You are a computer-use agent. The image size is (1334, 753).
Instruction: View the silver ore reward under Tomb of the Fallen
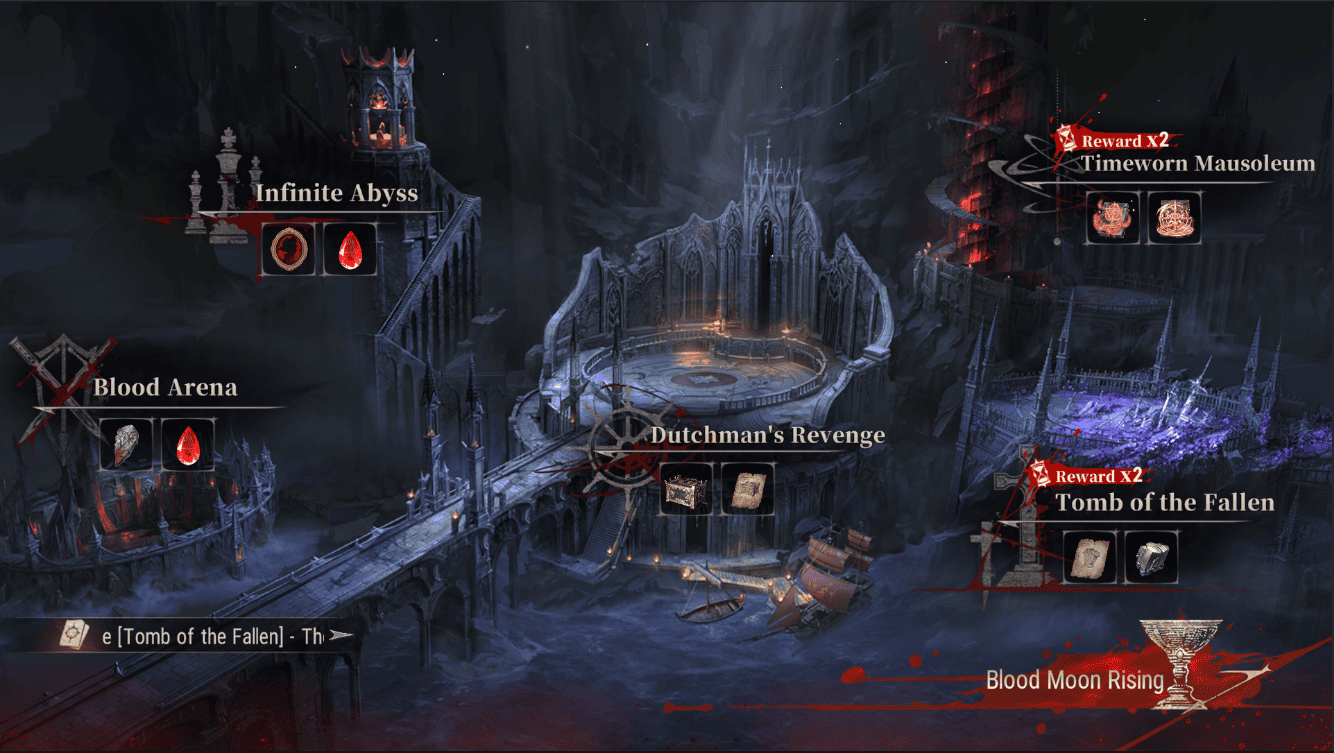pos(1151,557)
